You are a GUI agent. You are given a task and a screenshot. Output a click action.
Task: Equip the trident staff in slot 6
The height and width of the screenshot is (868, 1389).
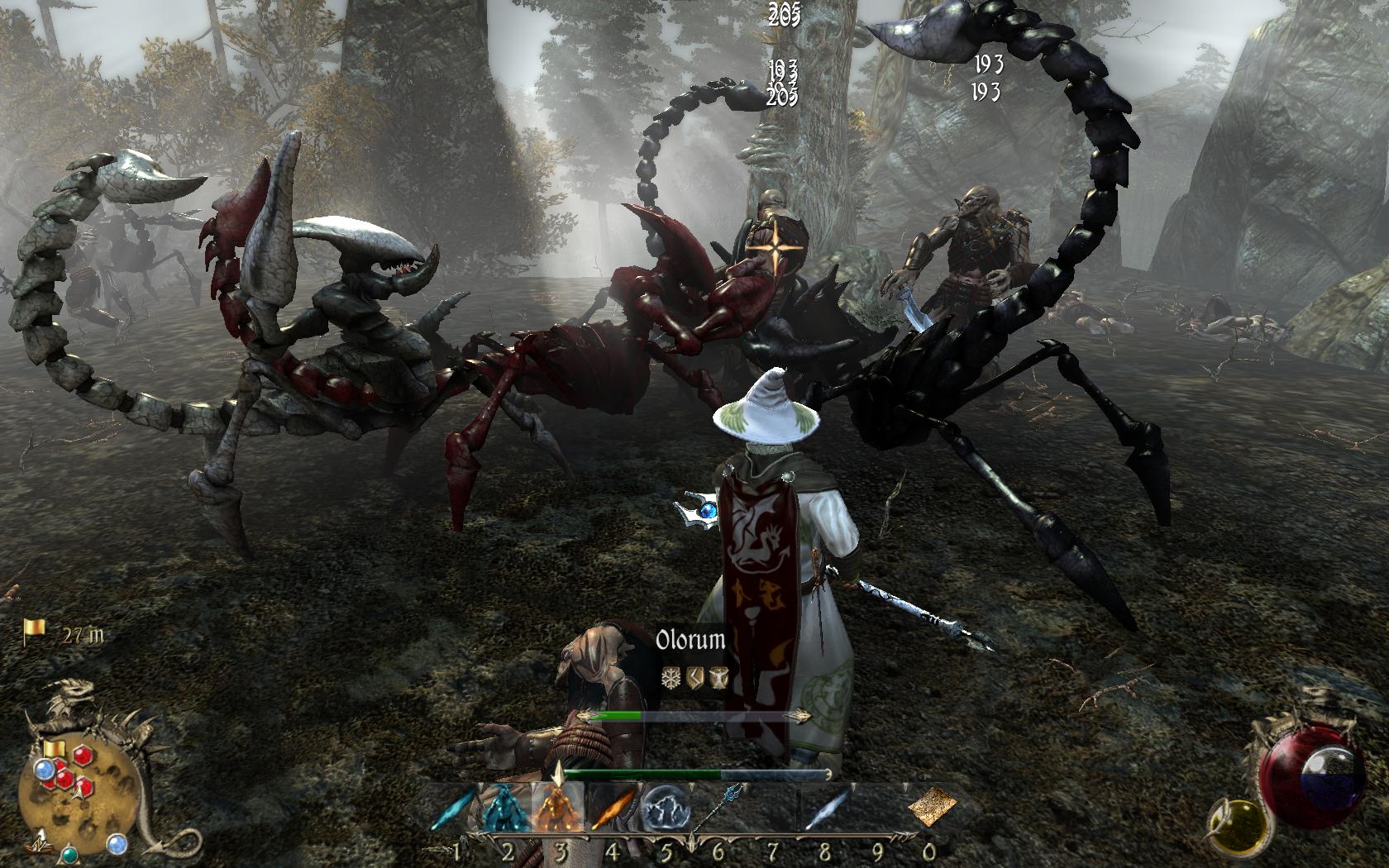coord(717,808)
